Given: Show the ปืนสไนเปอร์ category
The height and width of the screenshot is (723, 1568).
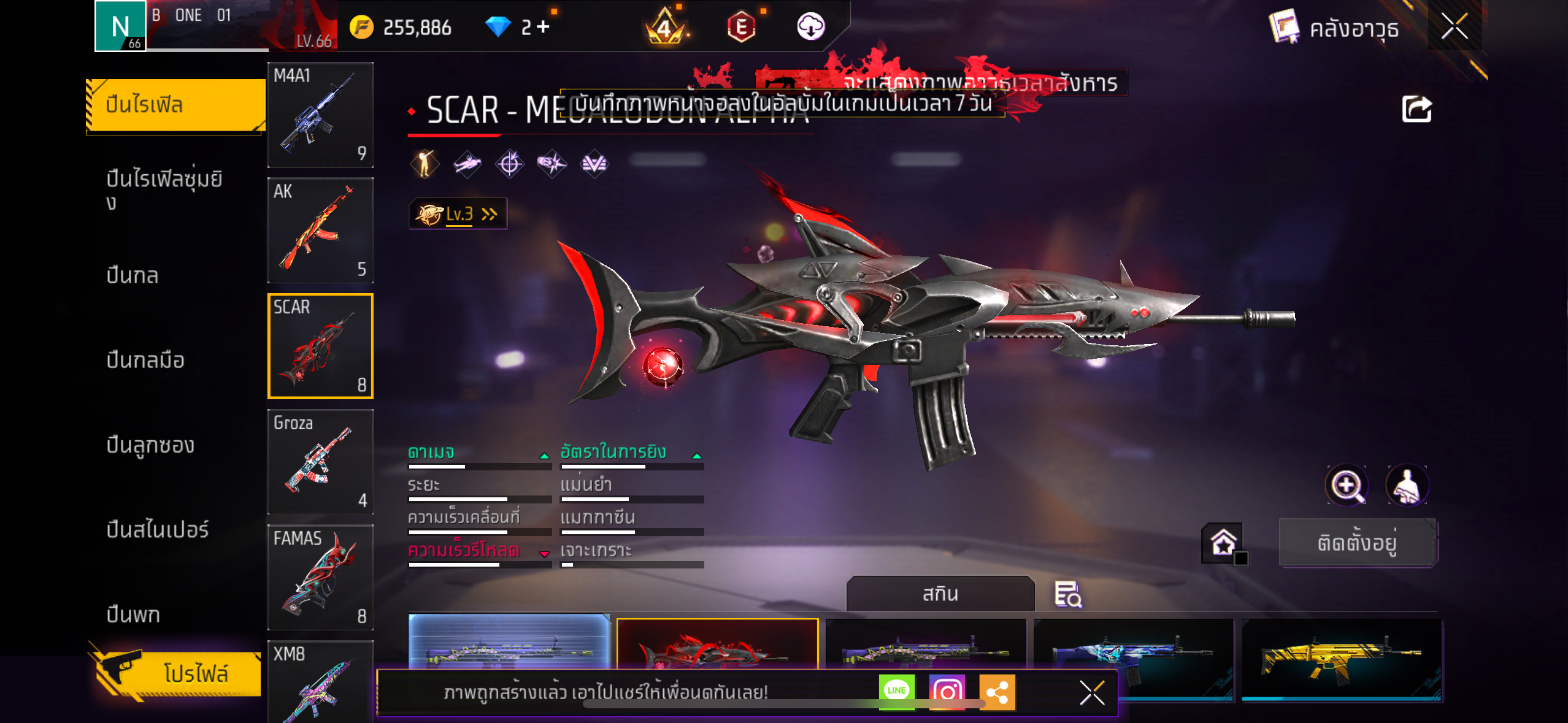Looking at the screenshot, I should 158,529.
